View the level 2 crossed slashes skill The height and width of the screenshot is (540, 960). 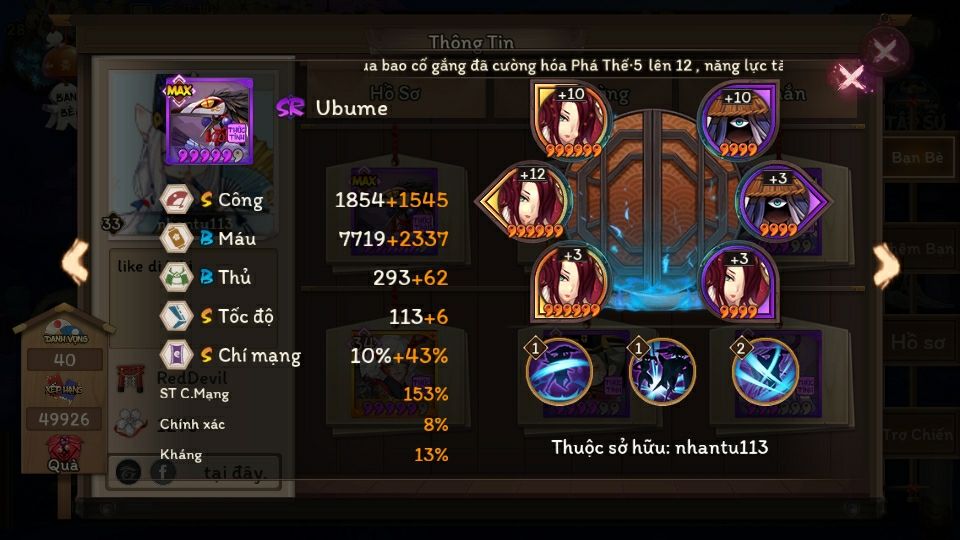(765, 371)
